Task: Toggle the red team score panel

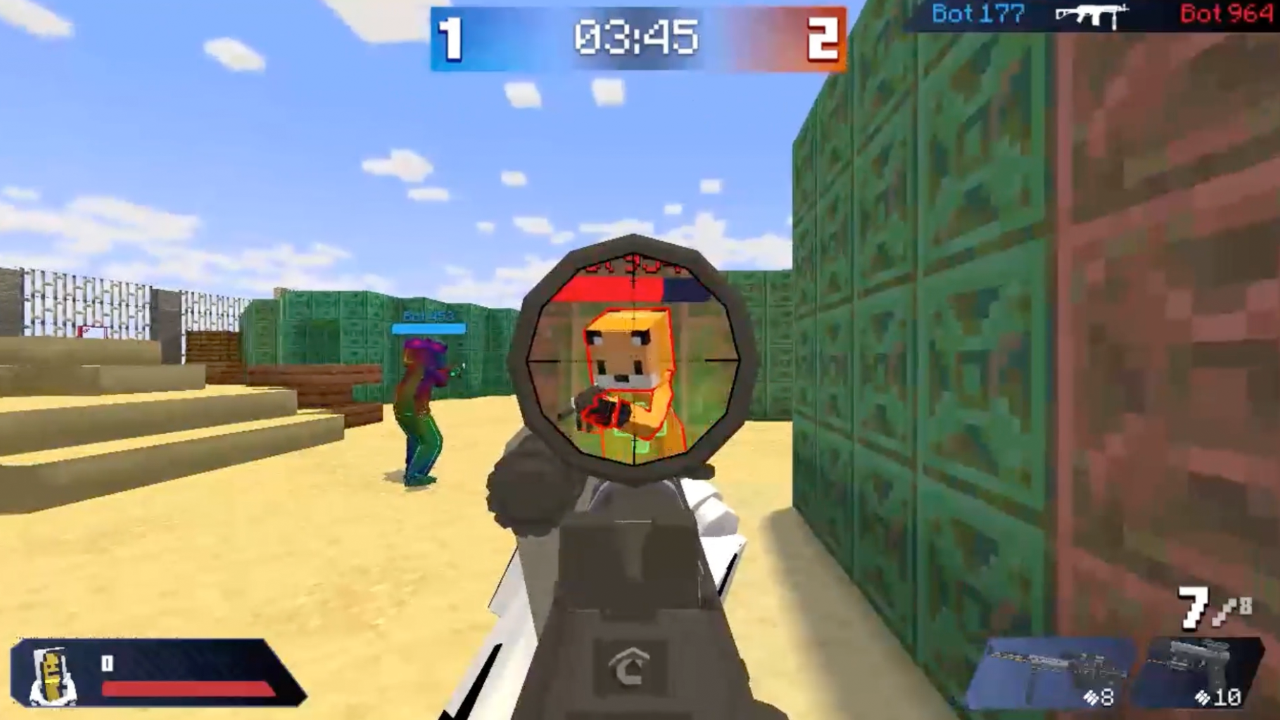Action: (x=822, y=40)
